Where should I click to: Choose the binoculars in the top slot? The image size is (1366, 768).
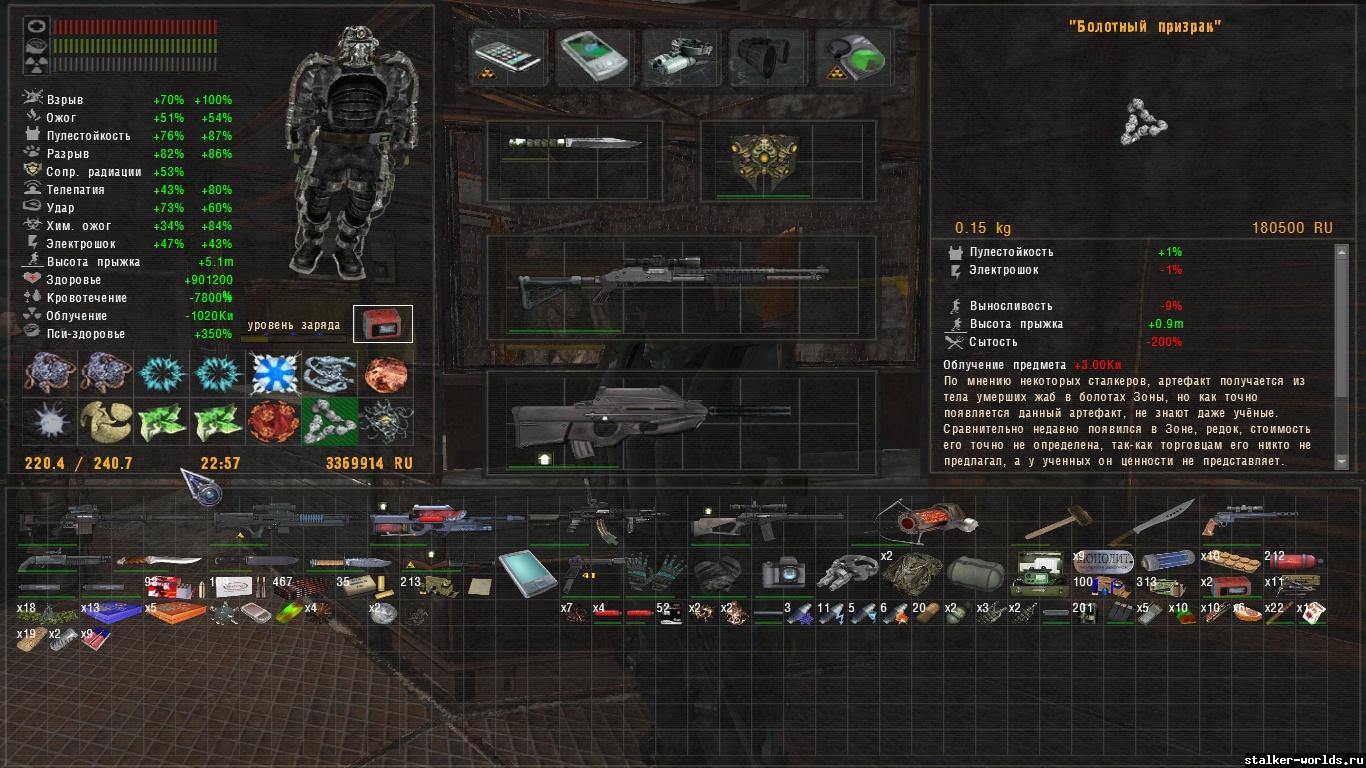pos(765,55)
